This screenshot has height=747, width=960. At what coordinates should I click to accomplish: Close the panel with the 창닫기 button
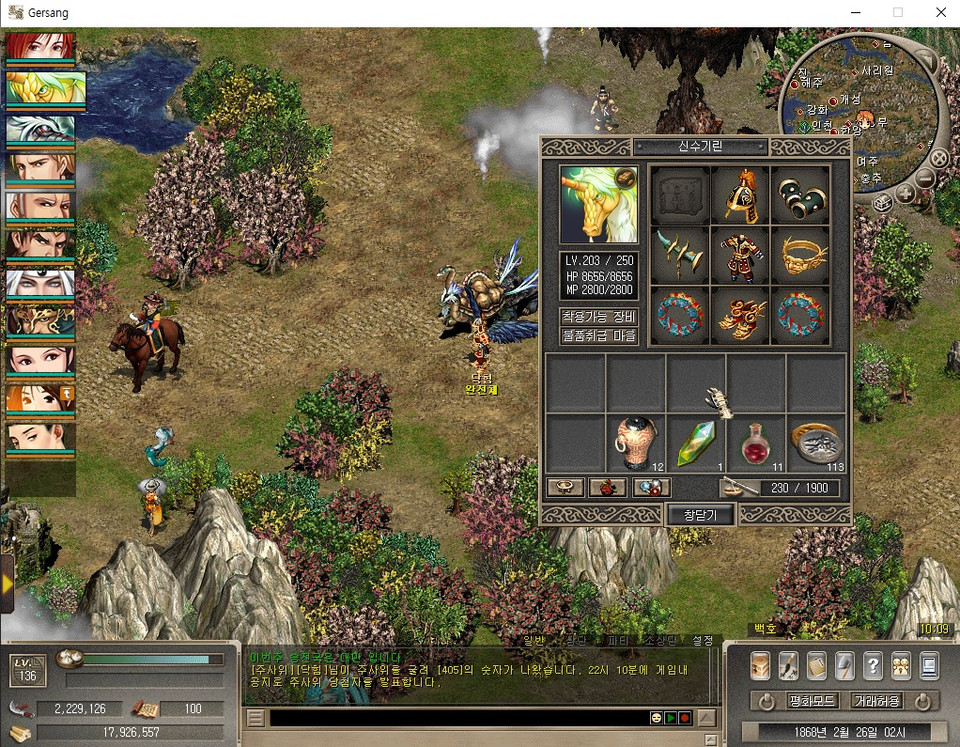[700, 514]
